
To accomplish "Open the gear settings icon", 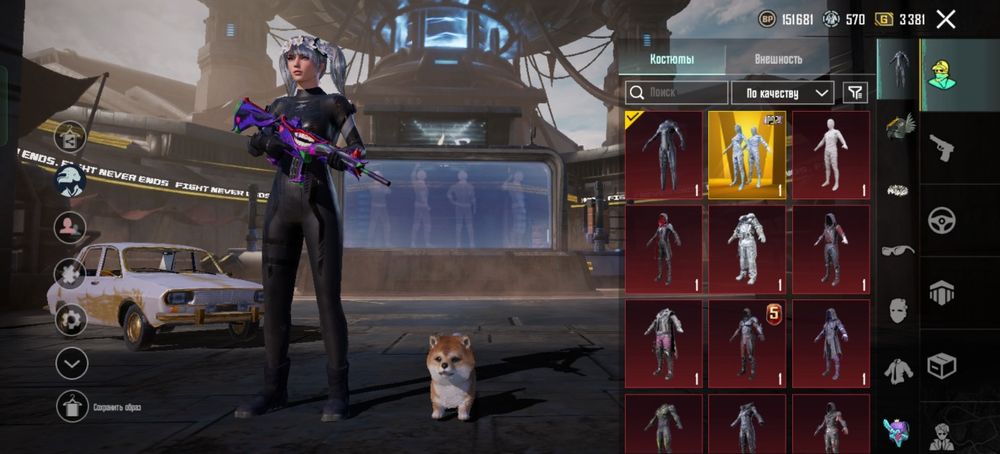I will tap(71, 320).
